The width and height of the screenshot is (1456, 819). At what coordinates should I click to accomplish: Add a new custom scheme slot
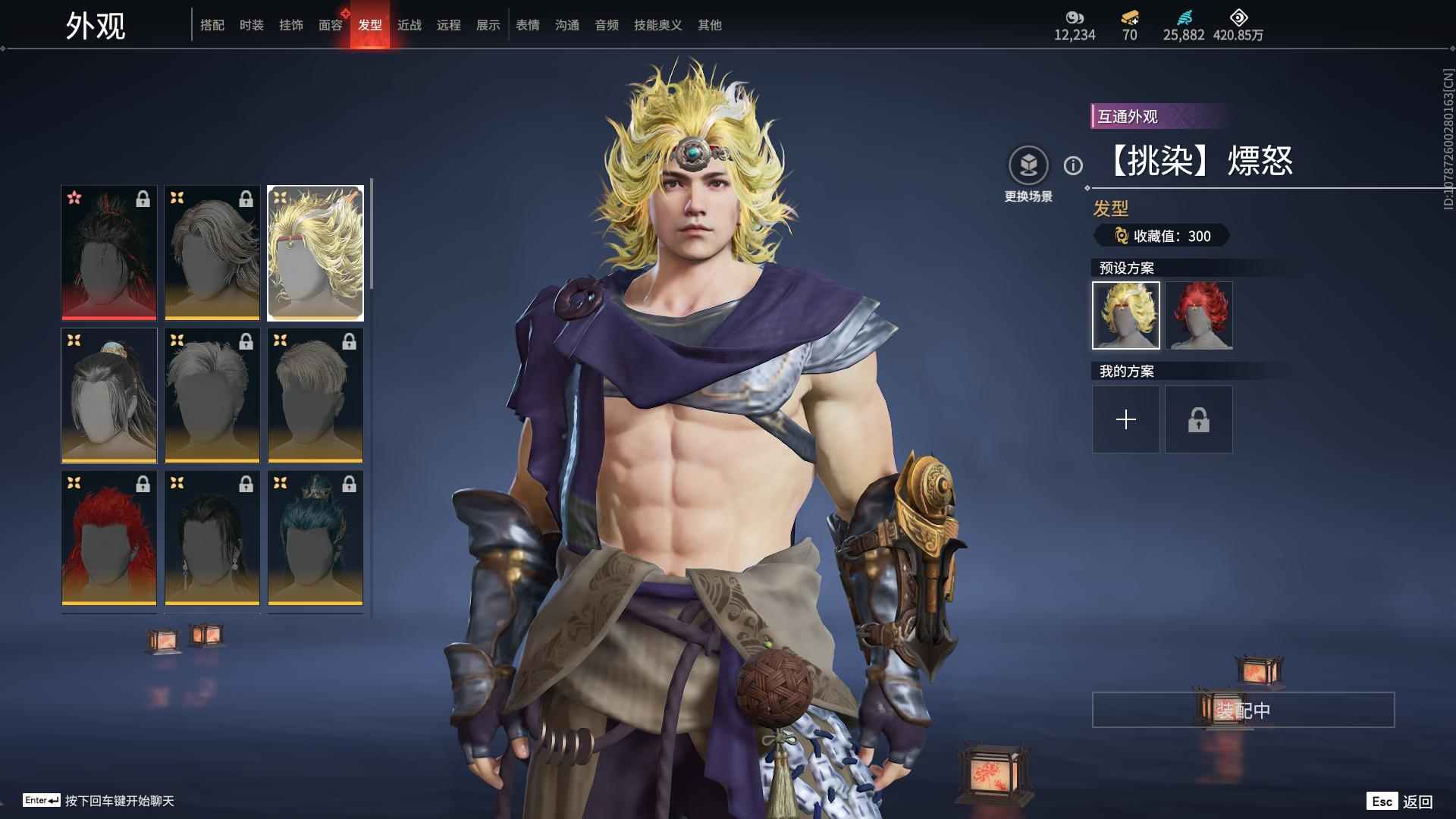tap(1126, 419)
